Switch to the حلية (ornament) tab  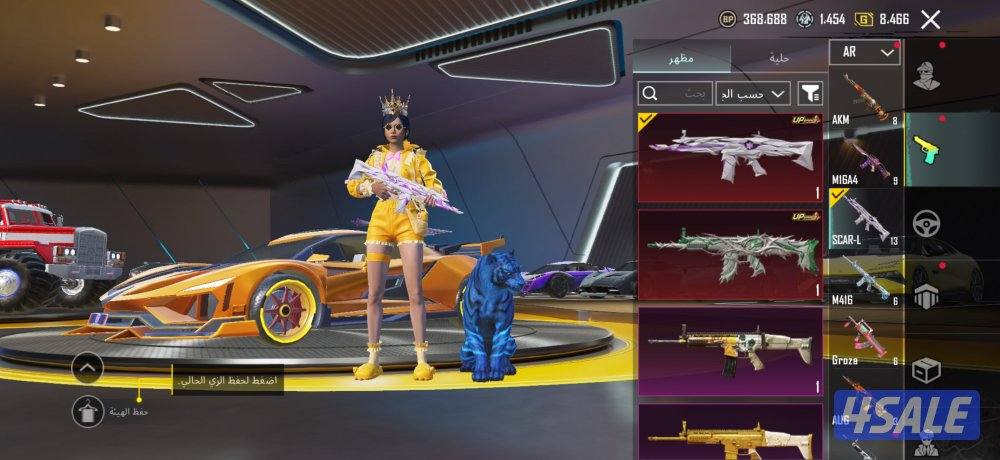click(779, 58)
